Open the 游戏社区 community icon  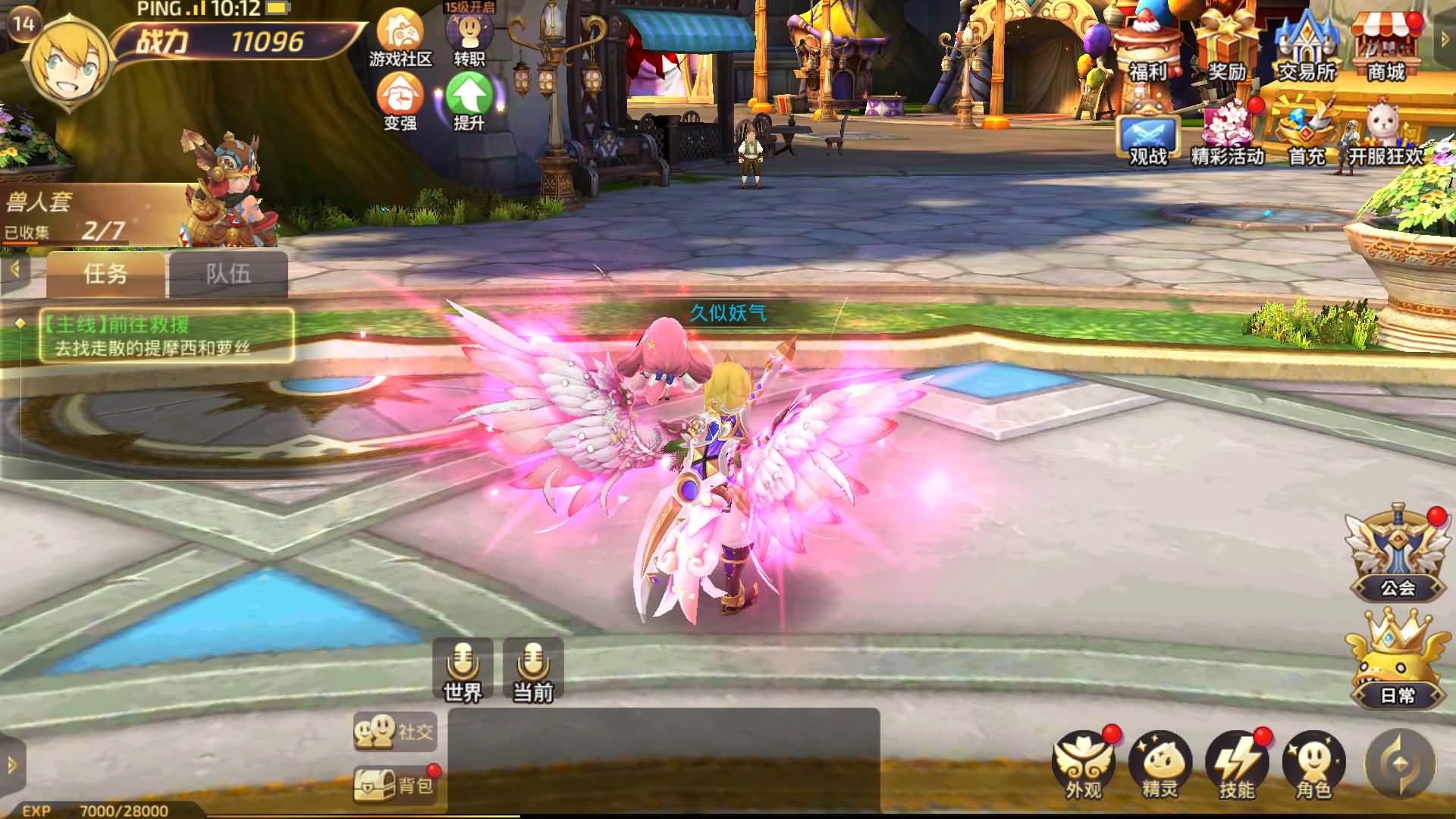click(x=400, y=37)
